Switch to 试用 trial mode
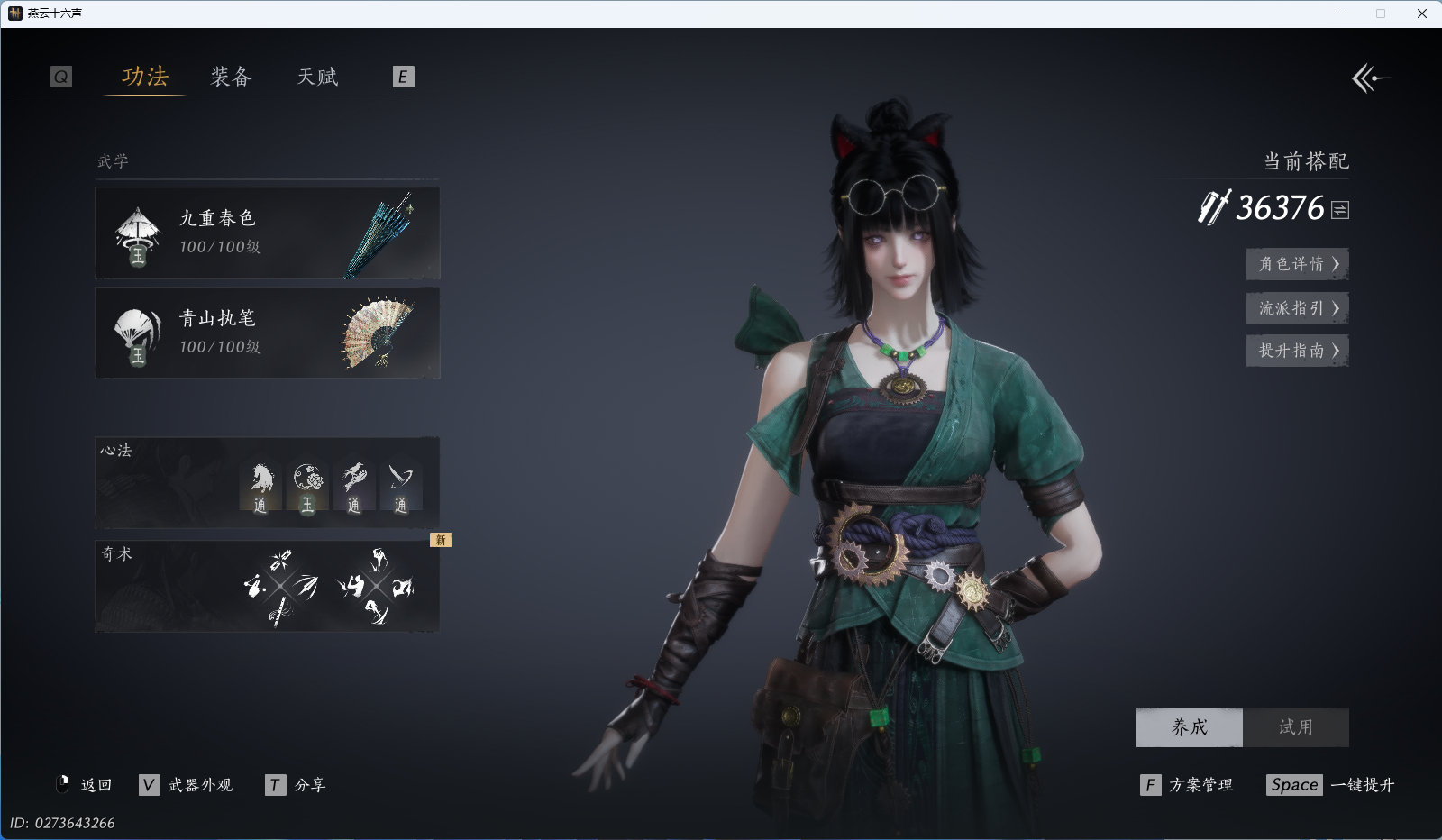The width and height of the screenshot is (1442, 840). point(1295,727)
